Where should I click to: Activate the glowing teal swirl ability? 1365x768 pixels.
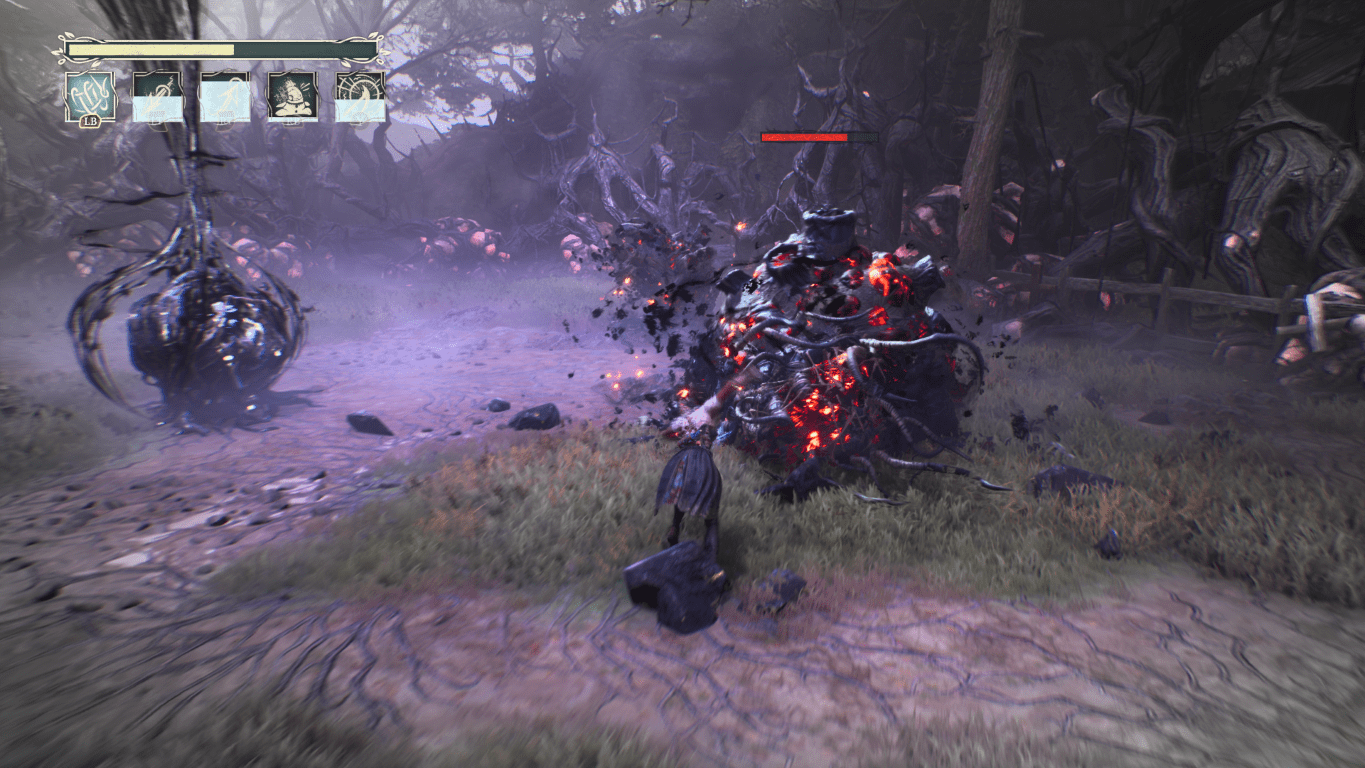[90, 97]
